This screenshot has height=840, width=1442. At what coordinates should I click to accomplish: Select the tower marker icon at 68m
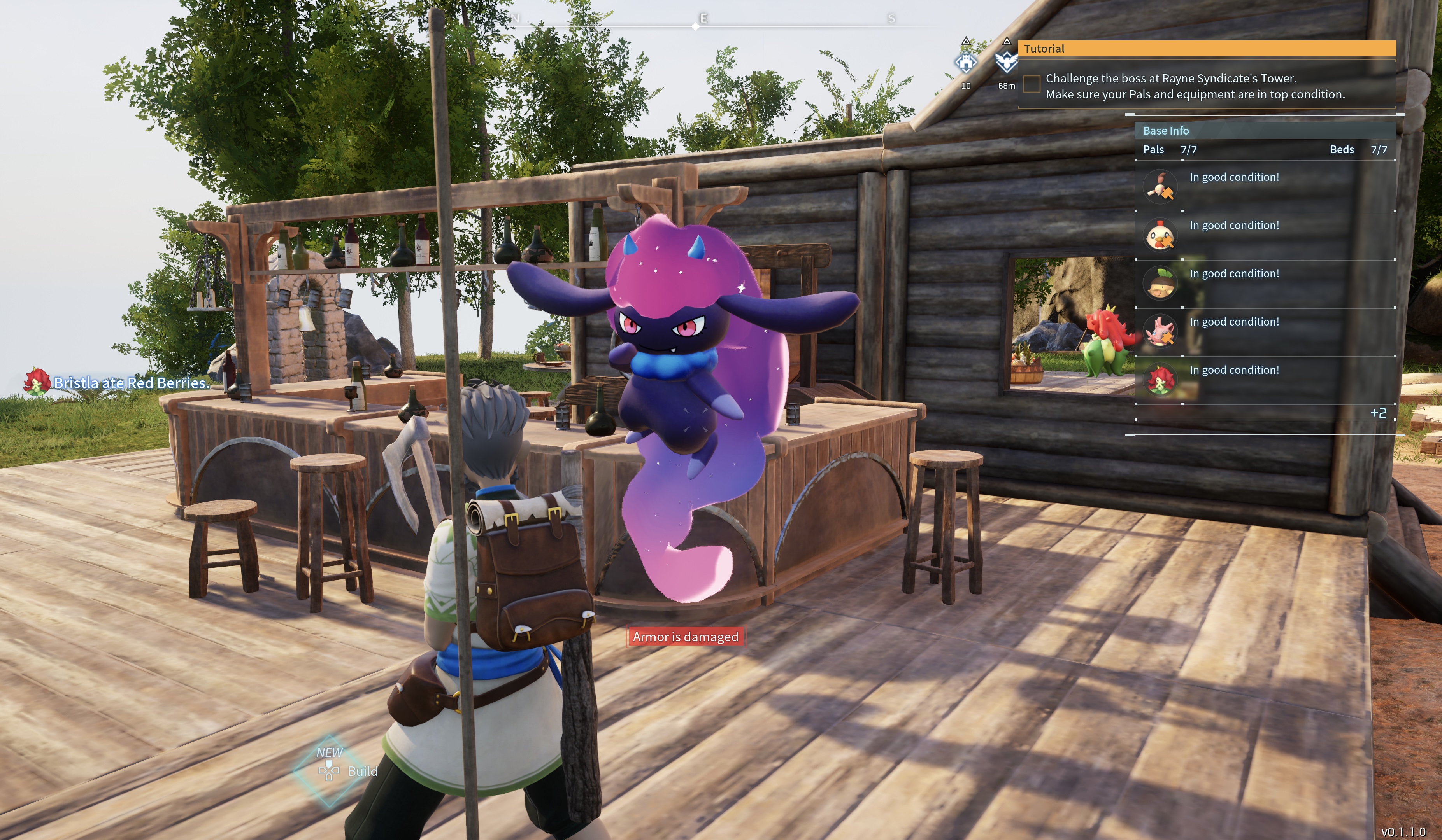(x=1006, y=62)
